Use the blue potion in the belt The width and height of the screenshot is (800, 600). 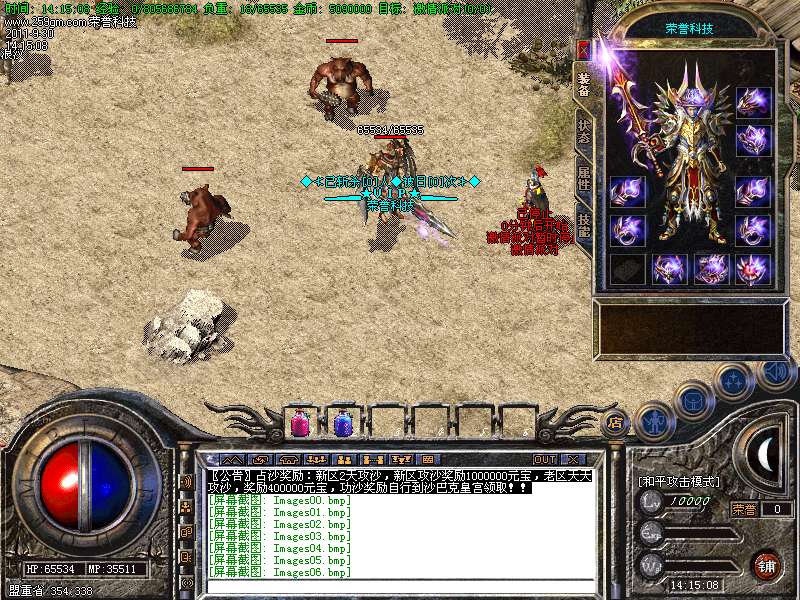(342, 423)
